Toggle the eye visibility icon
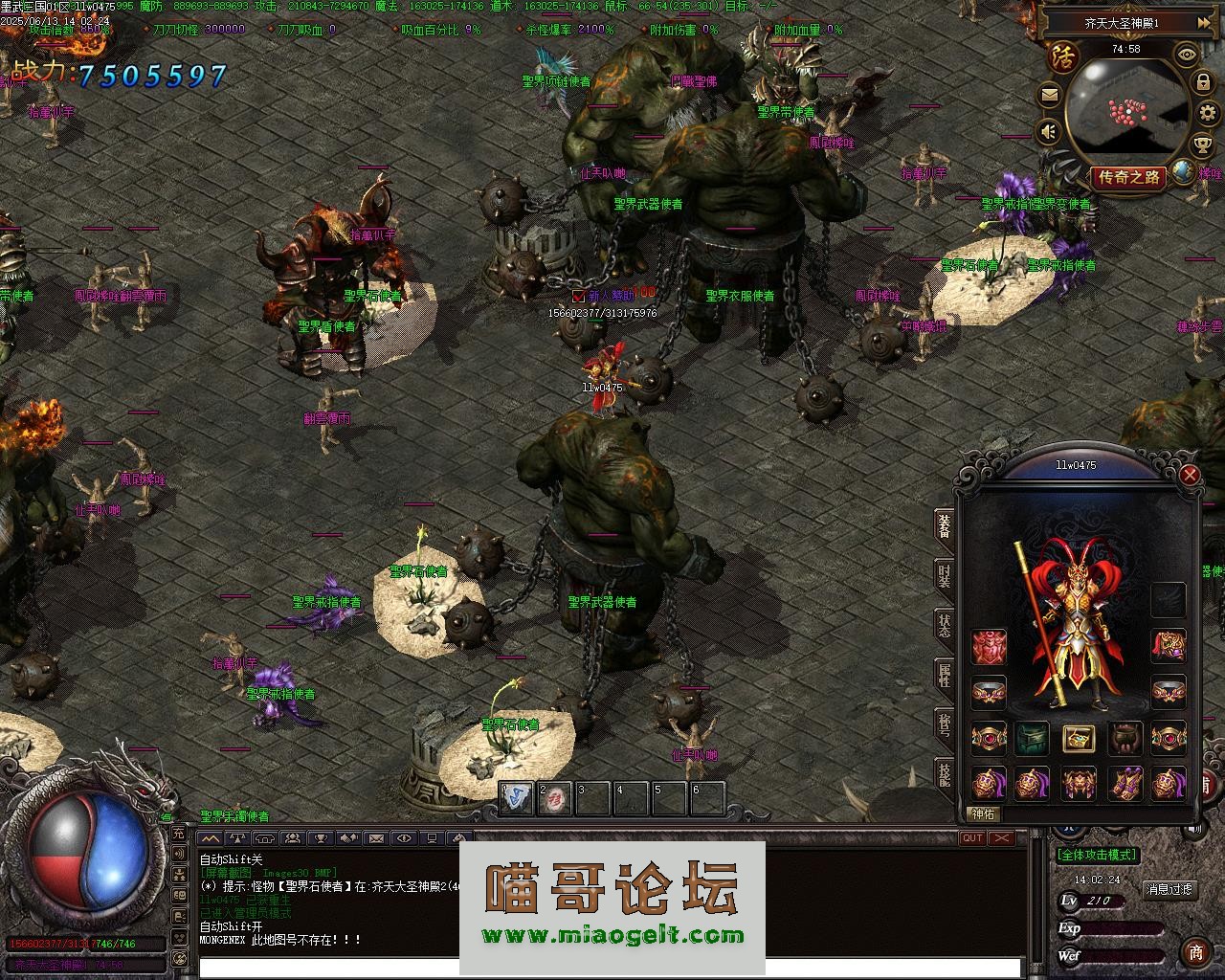The height and width of the screenshot is (980, 1225). [1187, 56]
